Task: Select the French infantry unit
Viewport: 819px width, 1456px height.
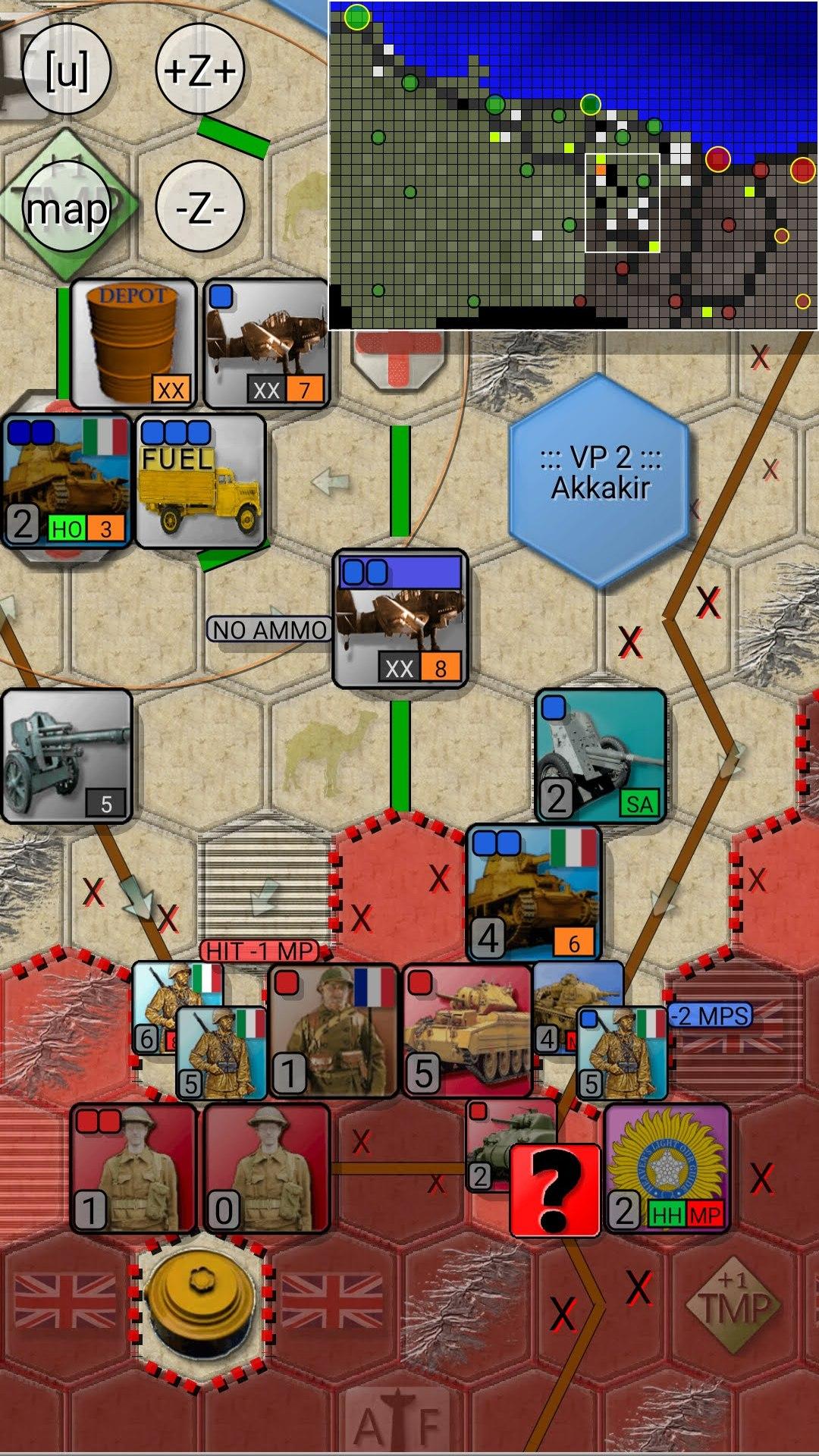Action: [x=334, y=1031]
